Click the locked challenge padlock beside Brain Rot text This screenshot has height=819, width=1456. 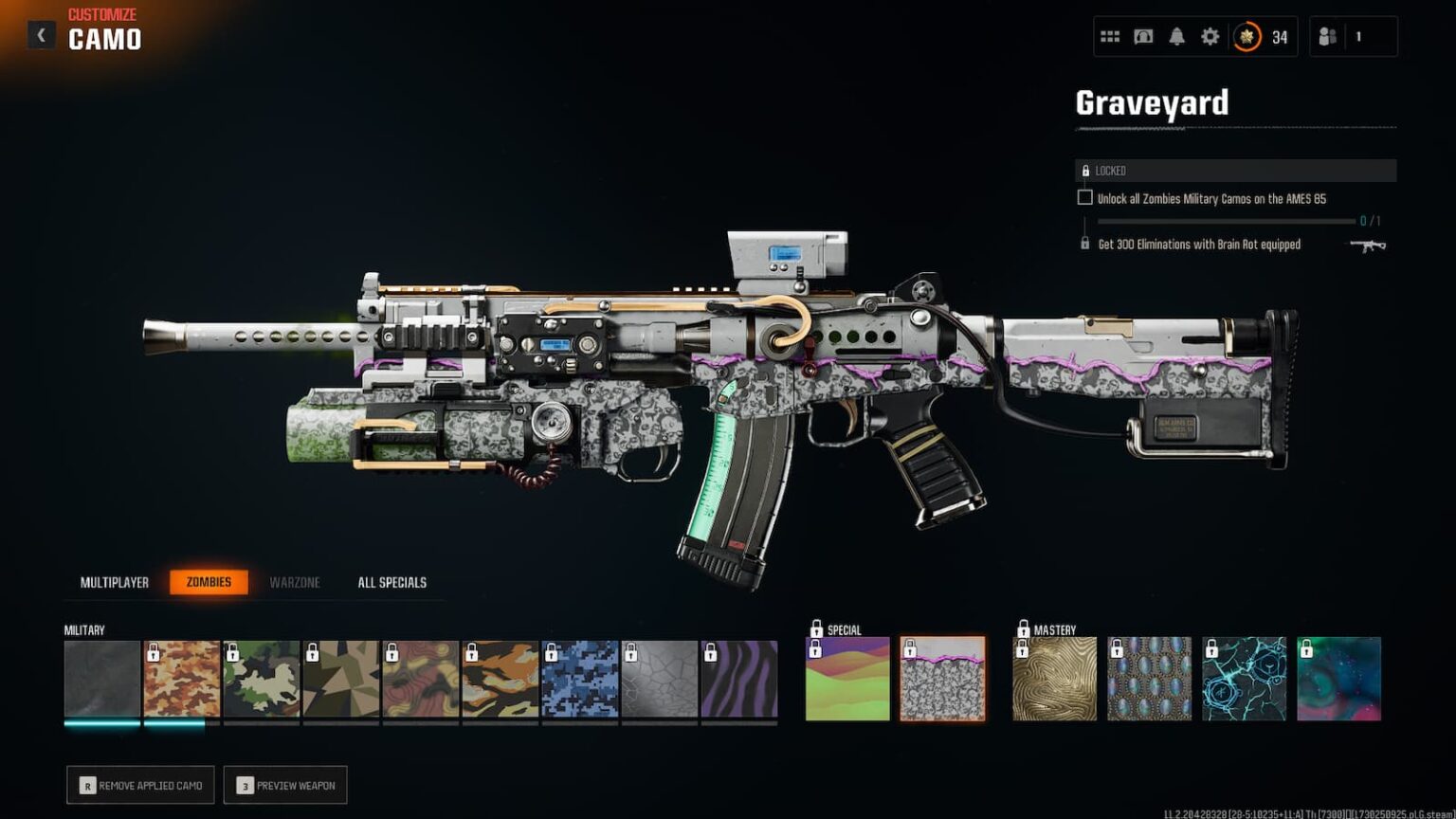point(1083,244)
